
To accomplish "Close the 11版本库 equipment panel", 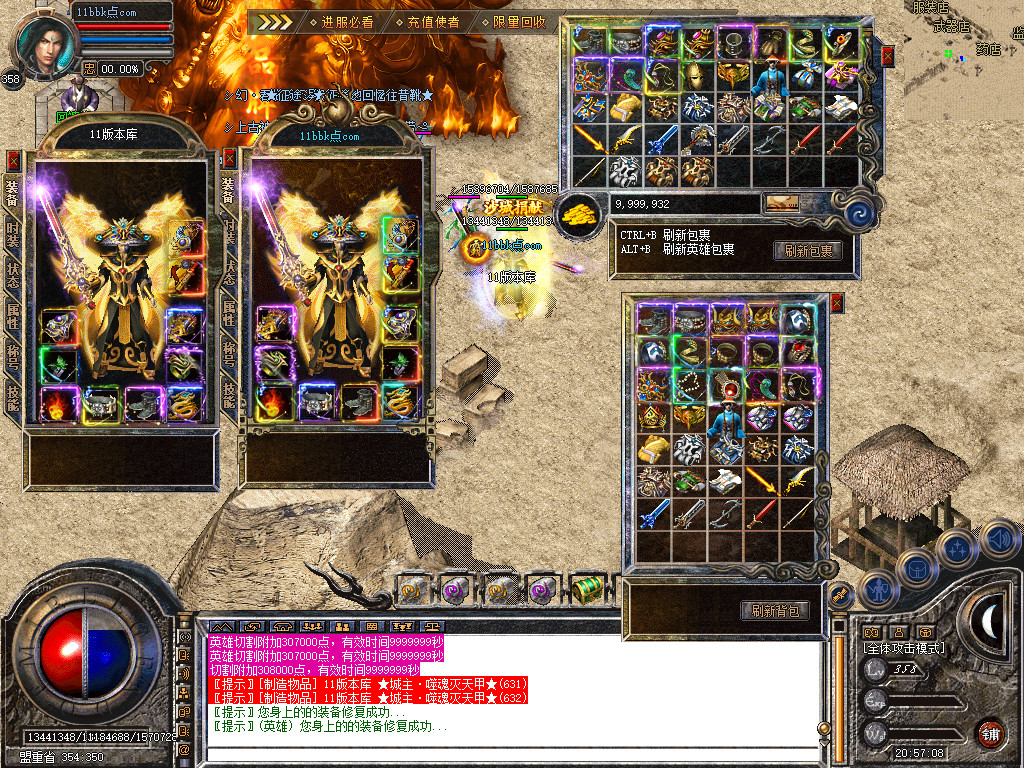I will (13, 159).
